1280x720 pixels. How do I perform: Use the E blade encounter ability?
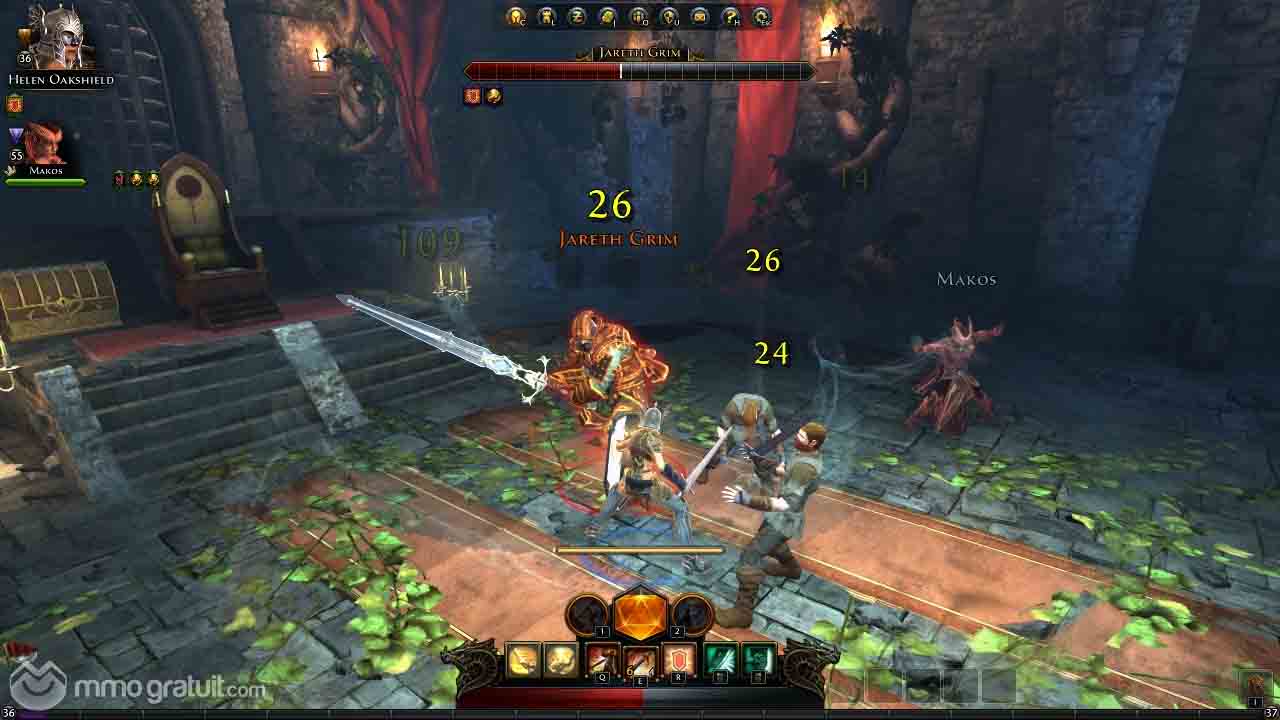(640, 660)
